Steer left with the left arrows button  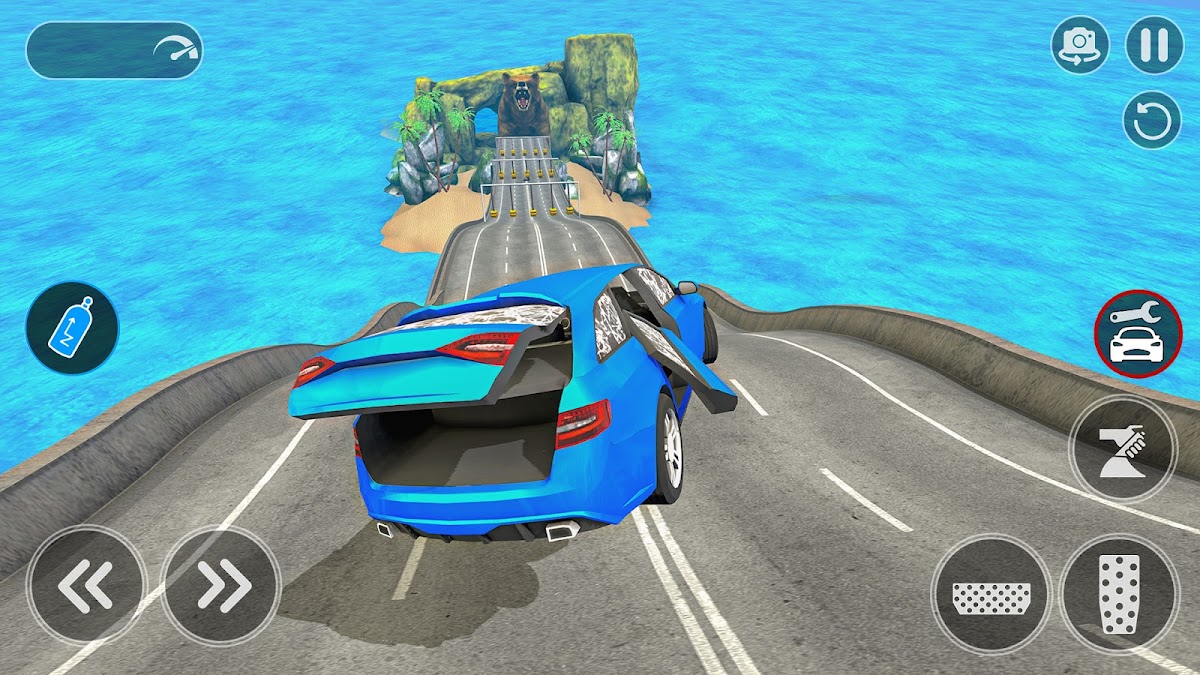tap(87, 586)
